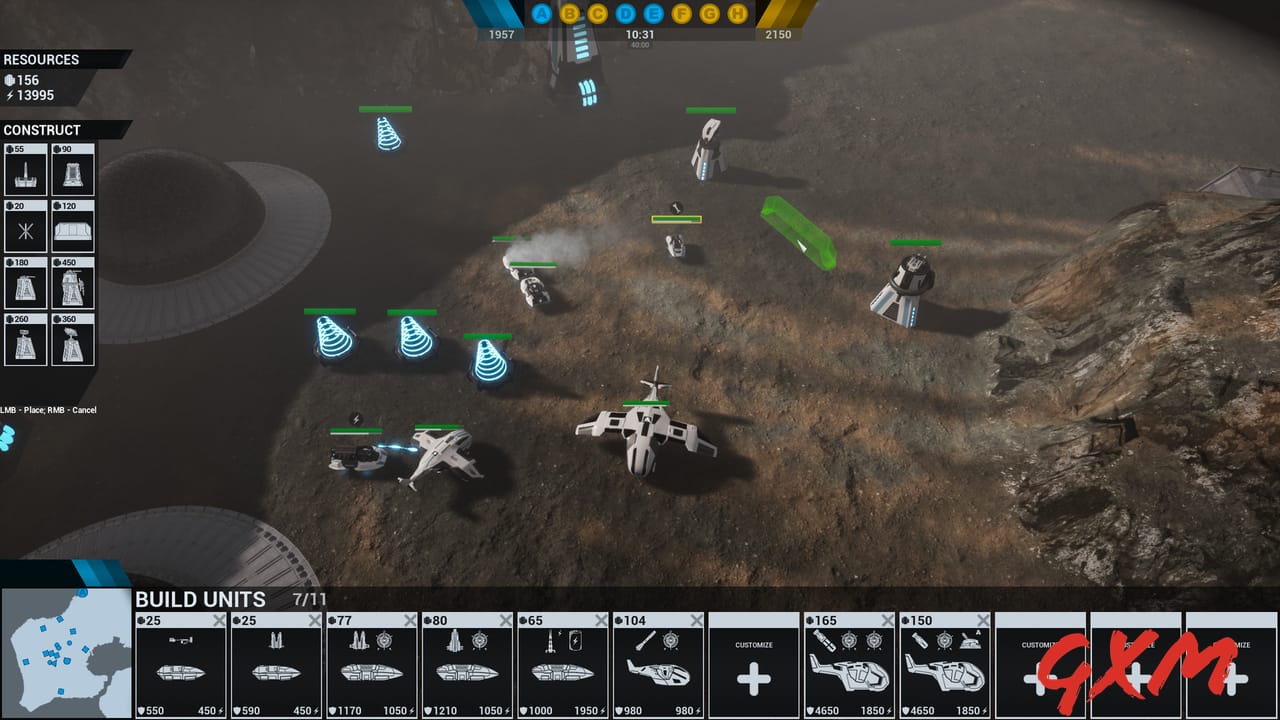Place the 360-cost radar tower
The image size is (1280, 720).
pos(73,339)
